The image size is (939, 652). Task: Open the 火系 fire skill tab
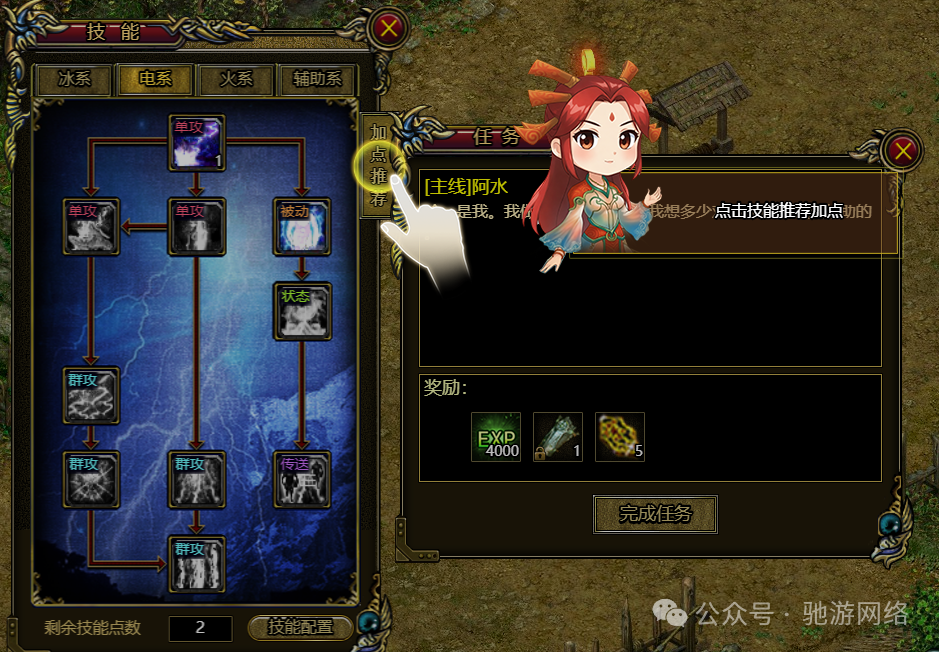click(x=237, y=80)
